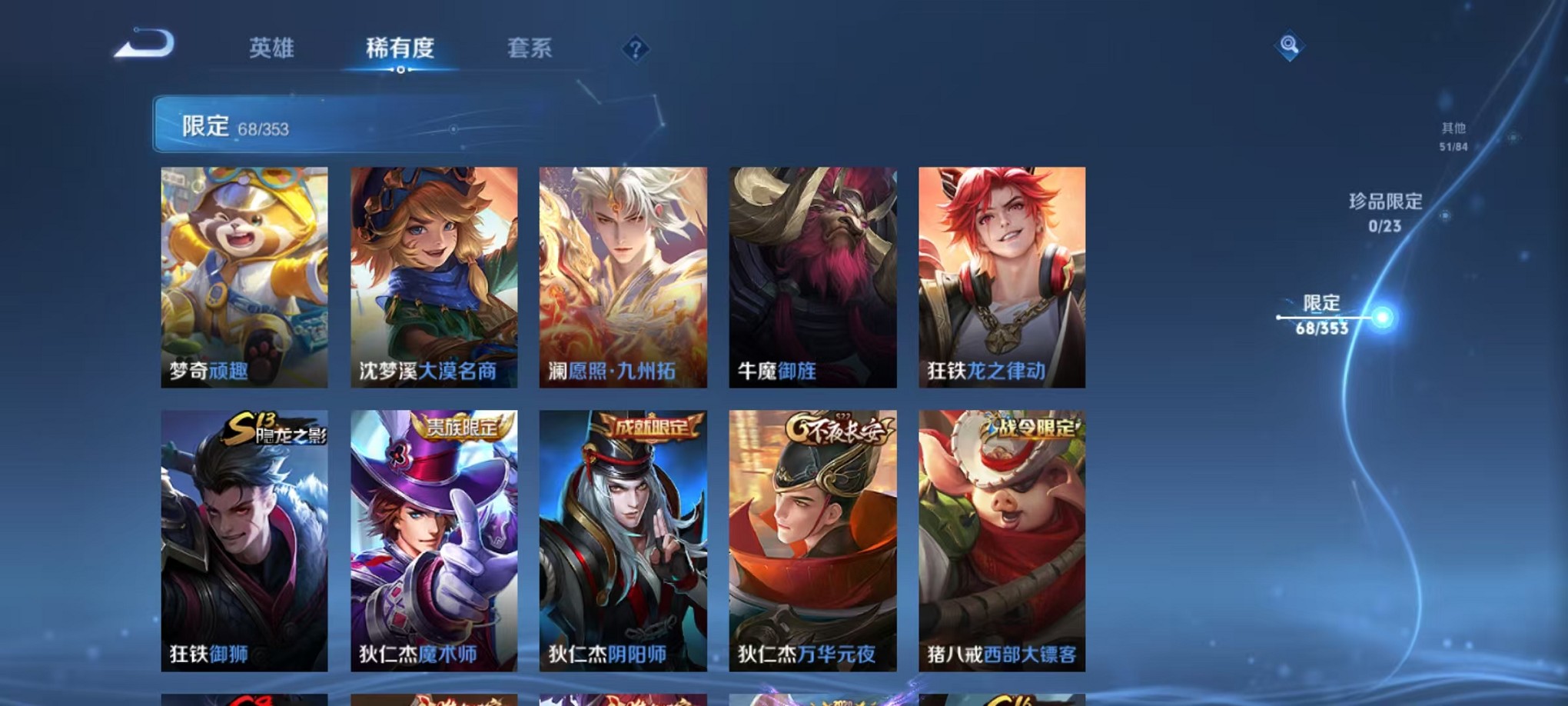The height and width of the screenshot is (706, 1568).
Task: Click the back arrow icon
Action: pos(143,46)
